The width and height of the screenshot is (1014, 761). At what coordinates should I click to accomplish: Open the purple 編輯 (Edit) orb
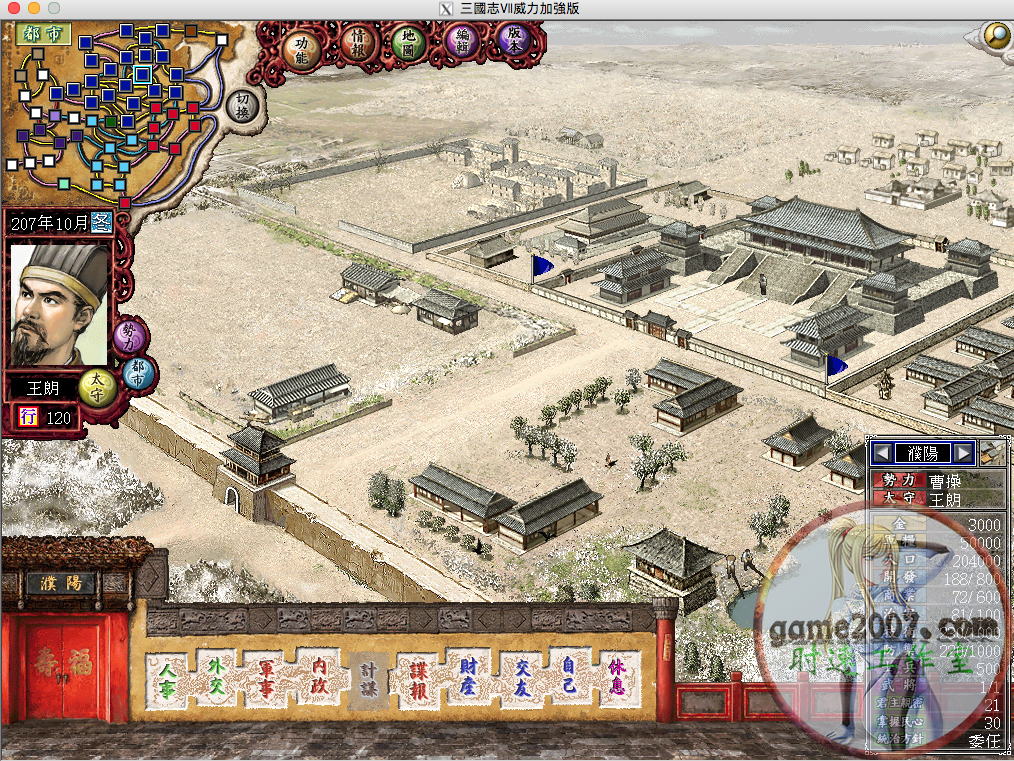(x=462, y=42)
